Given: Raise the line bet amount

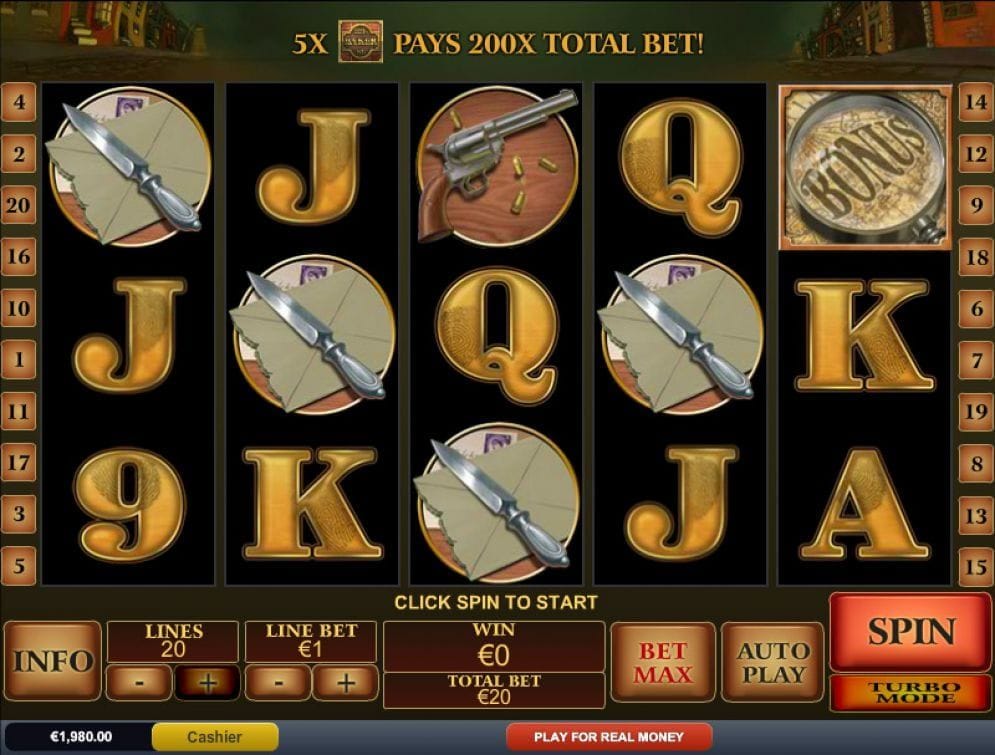Looking at the screenshot, I should pos(345,683).
